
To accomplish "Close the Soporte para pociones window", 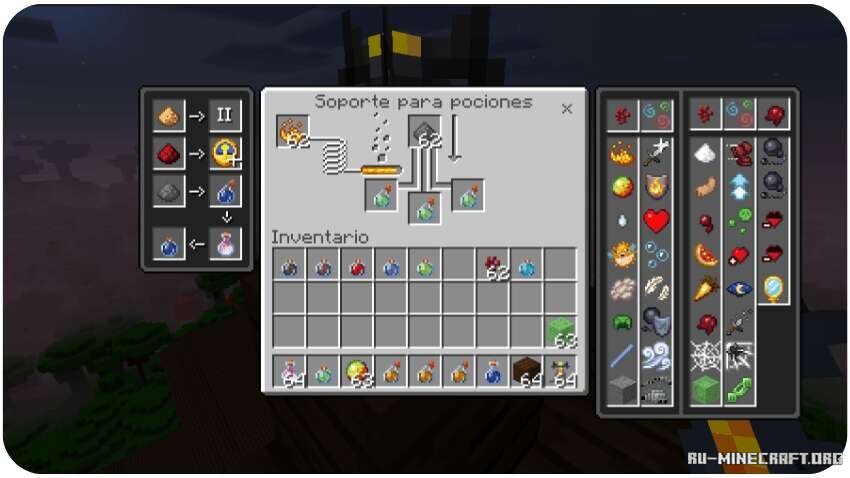I will coord(567,109).
